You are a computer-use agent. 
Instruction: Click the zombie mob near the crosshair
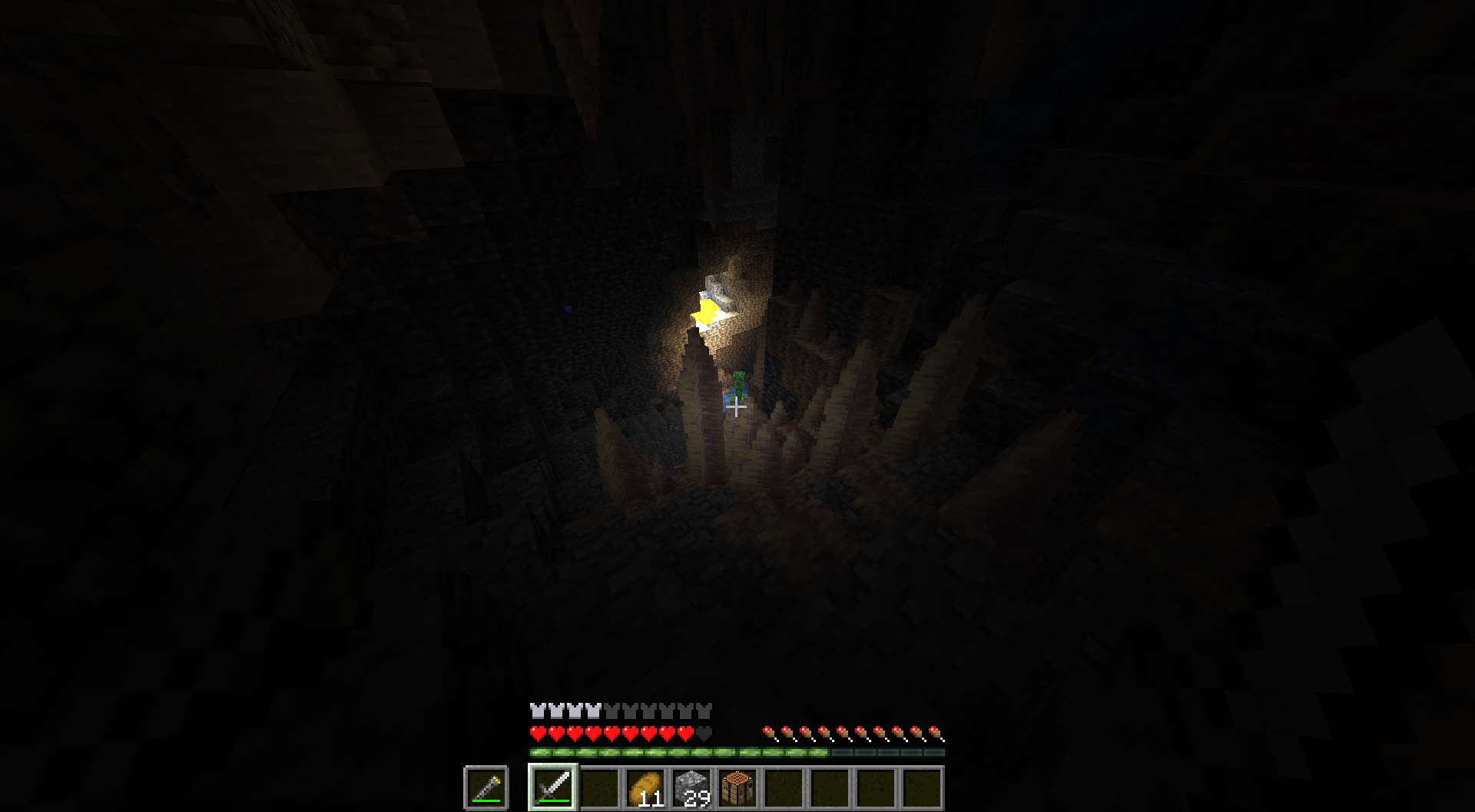click(x=739, y=384)
